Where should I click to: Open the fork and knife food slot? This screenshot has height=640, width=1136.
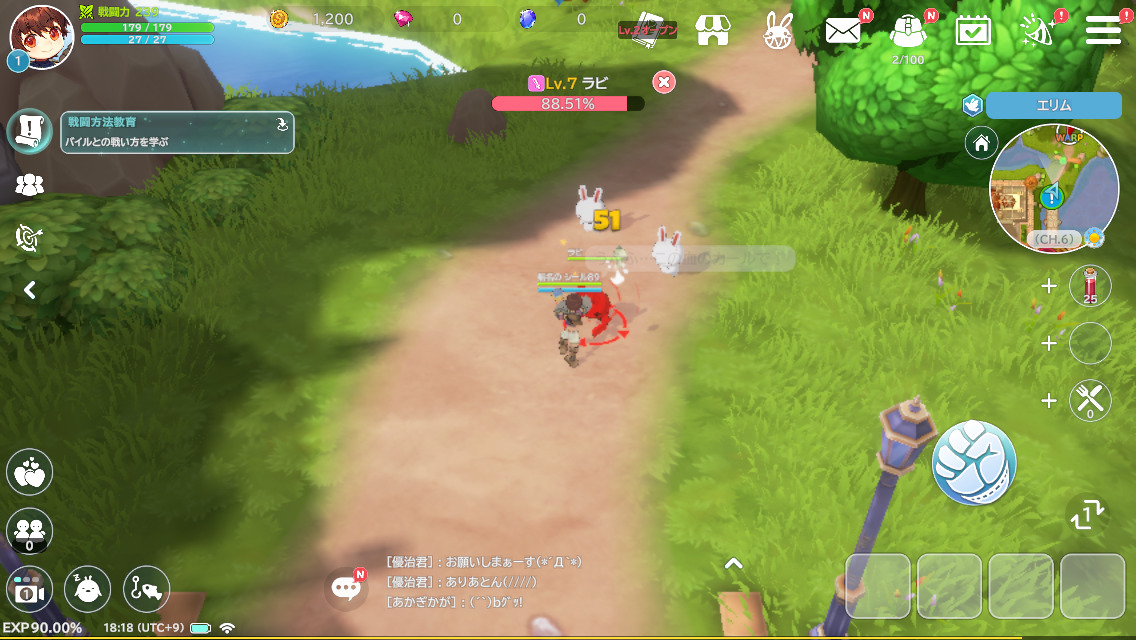coord(1090,400)
